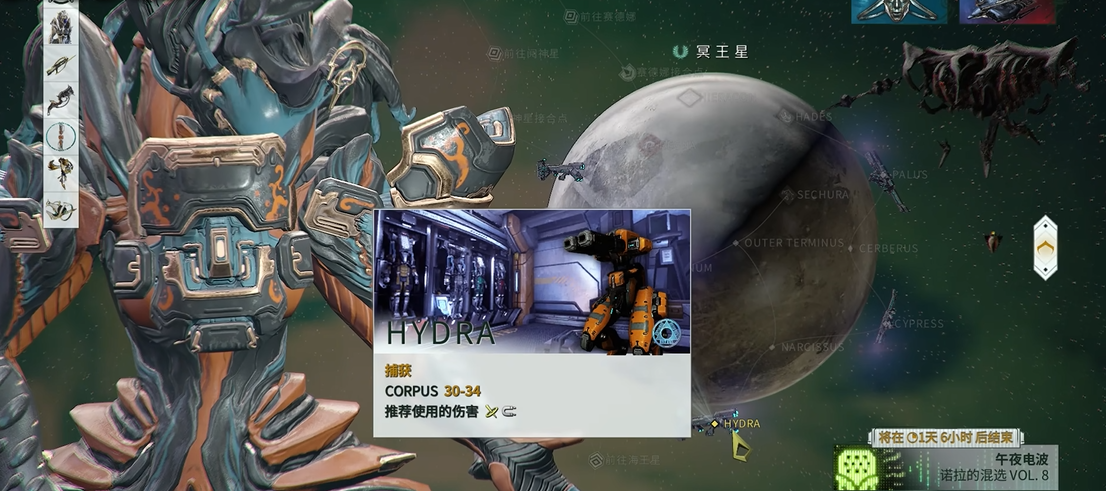The image size is (1106, 491).
Task: Open the 午夜电波 Nightwave panel
Action: (944, 465)
